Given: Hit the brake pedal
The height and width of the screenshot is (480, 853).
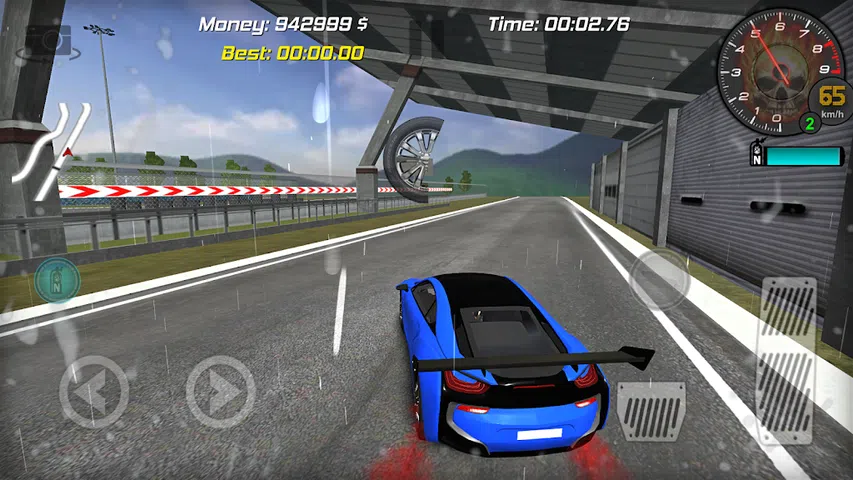Looking at the screenshot, I should coord(650,410).
